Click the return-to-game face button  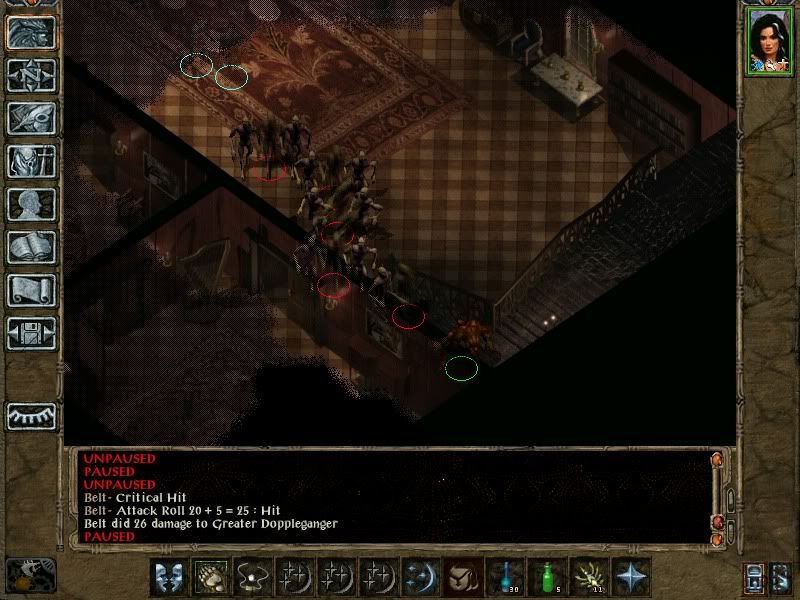[31, 33]
